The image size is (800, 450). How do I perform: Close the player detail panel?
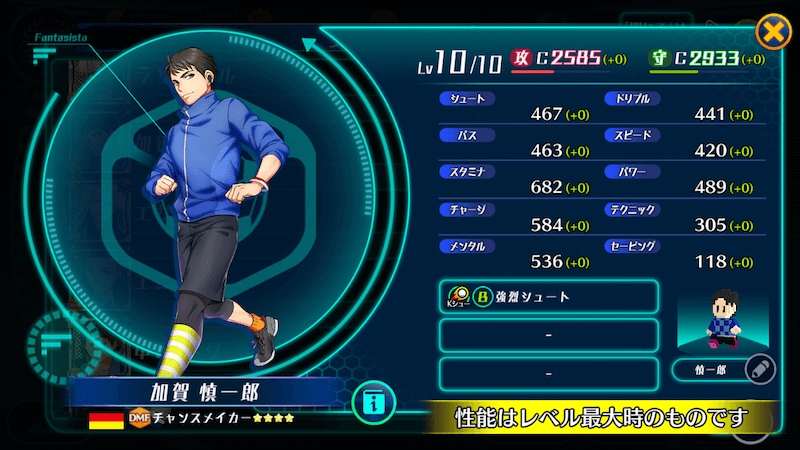click(x=772, y=32)
